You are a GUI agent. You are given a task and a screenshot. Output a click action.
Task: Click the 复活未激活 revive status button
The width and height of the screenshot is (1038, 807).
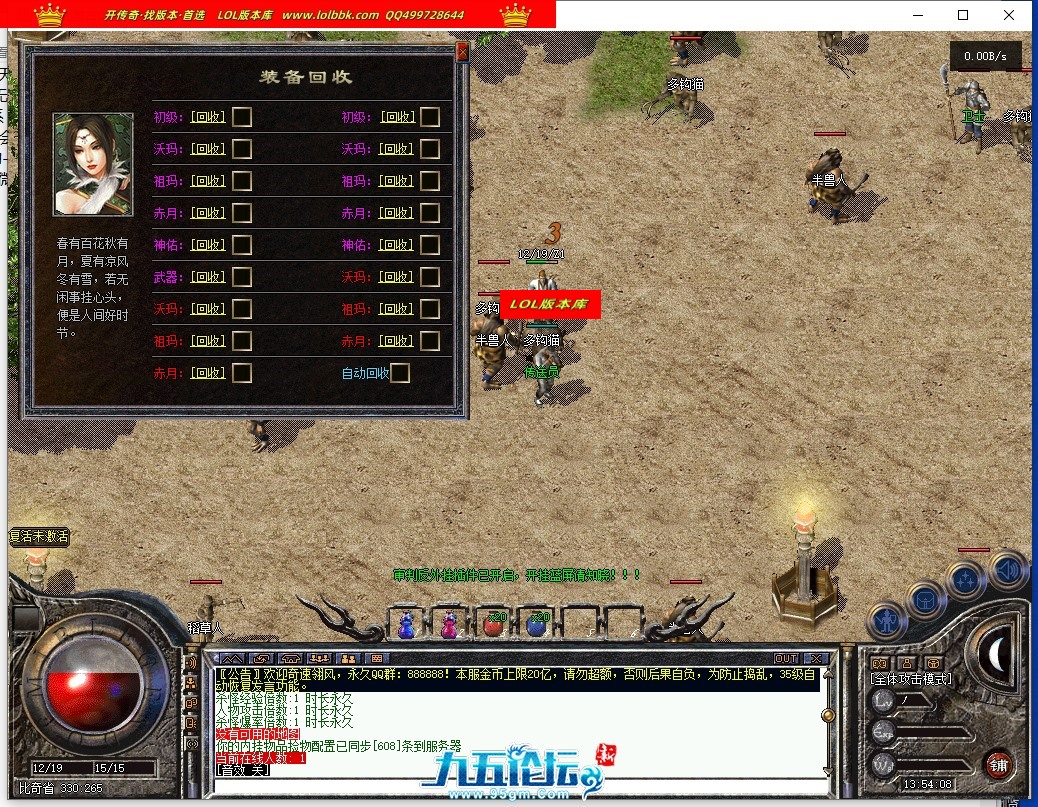pyautogui.click(x=39, y=536)
